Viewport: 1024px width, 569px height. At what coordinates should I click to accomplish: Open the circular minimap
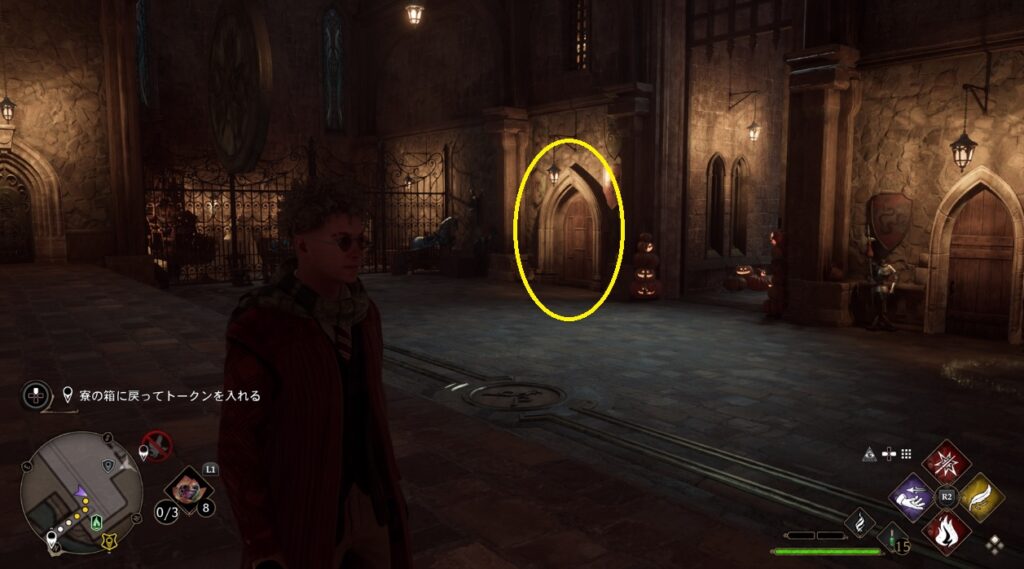82,492
